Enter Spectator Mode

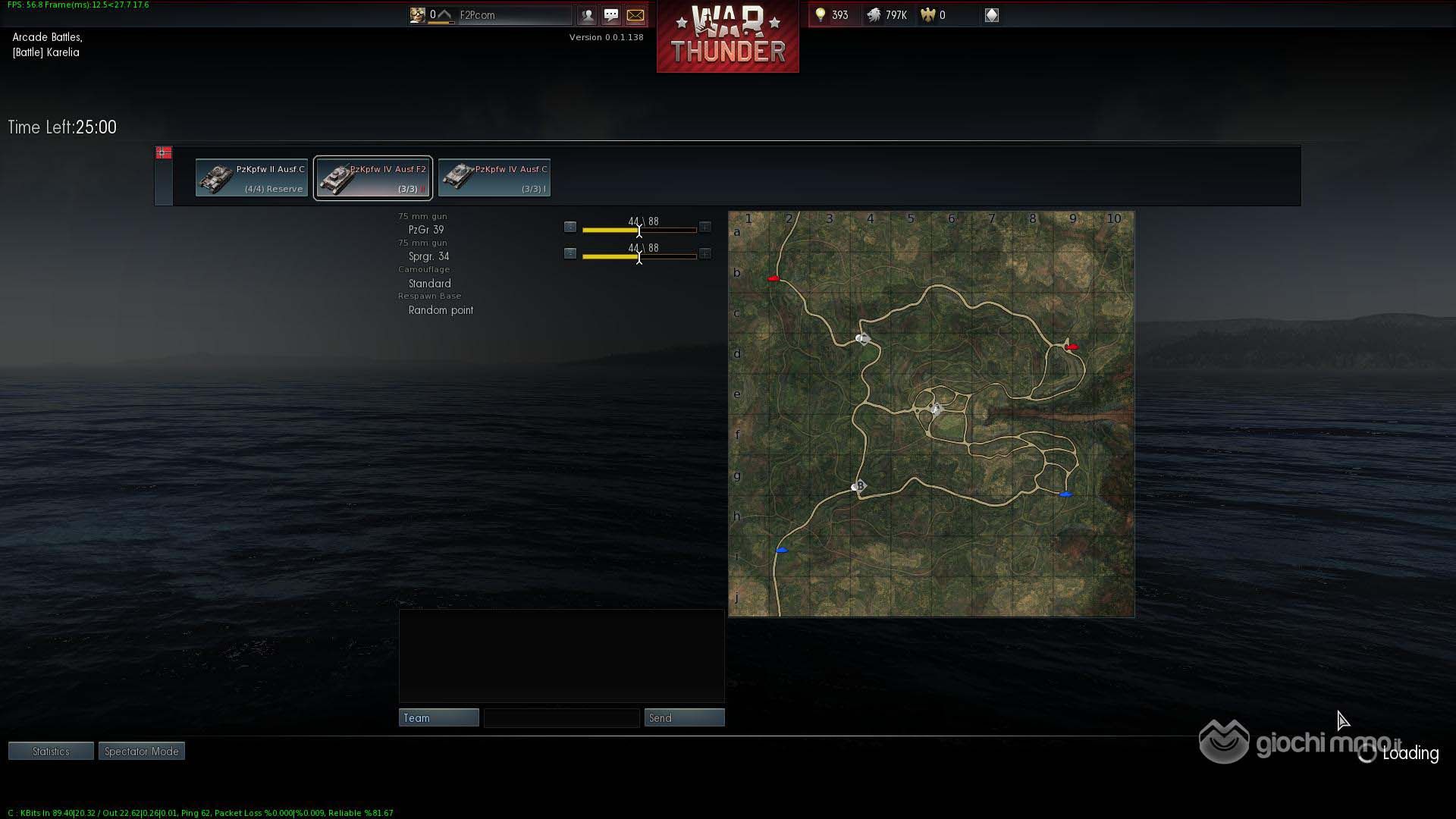click(142, 752)
